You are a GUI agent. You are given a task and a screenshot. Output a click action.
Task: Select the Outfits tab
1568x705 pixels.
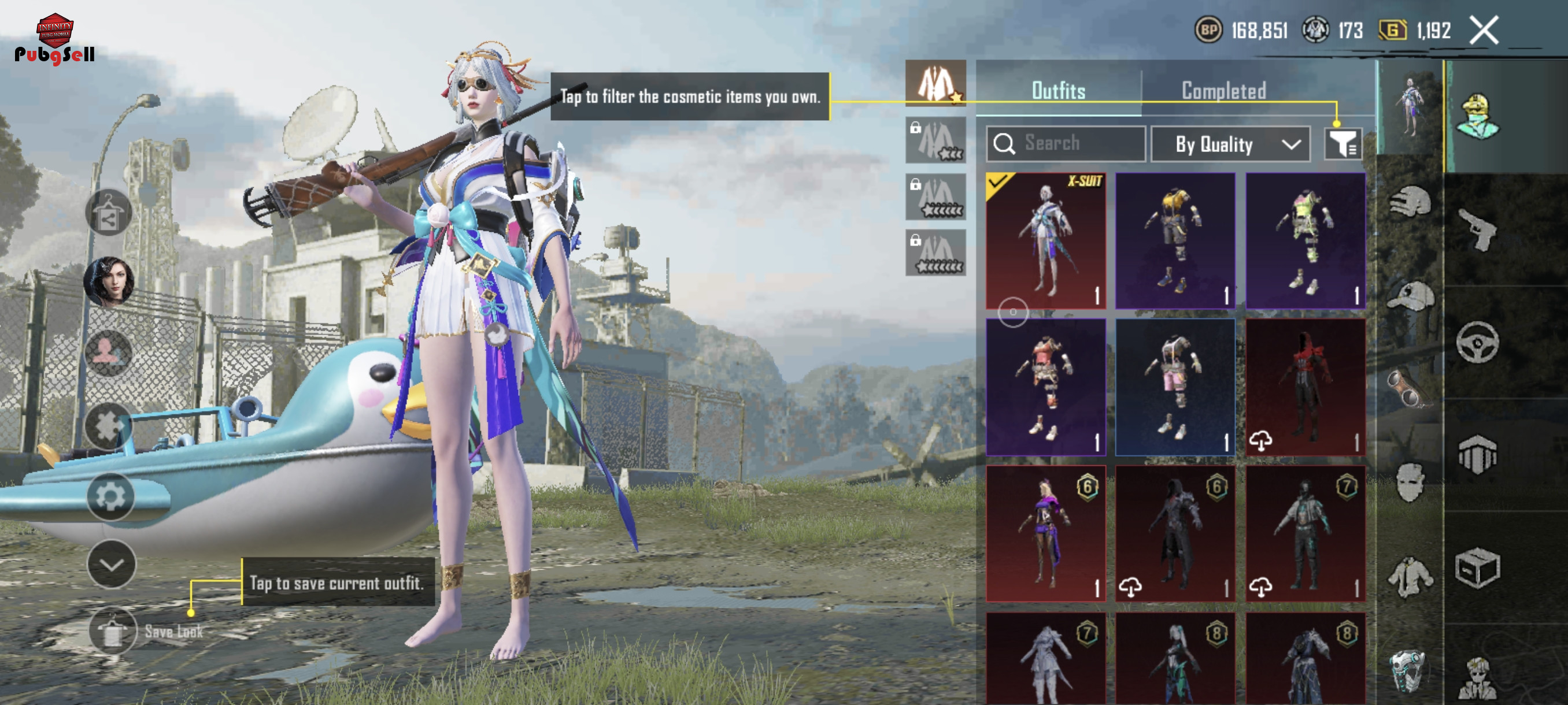click(1058, 91)
